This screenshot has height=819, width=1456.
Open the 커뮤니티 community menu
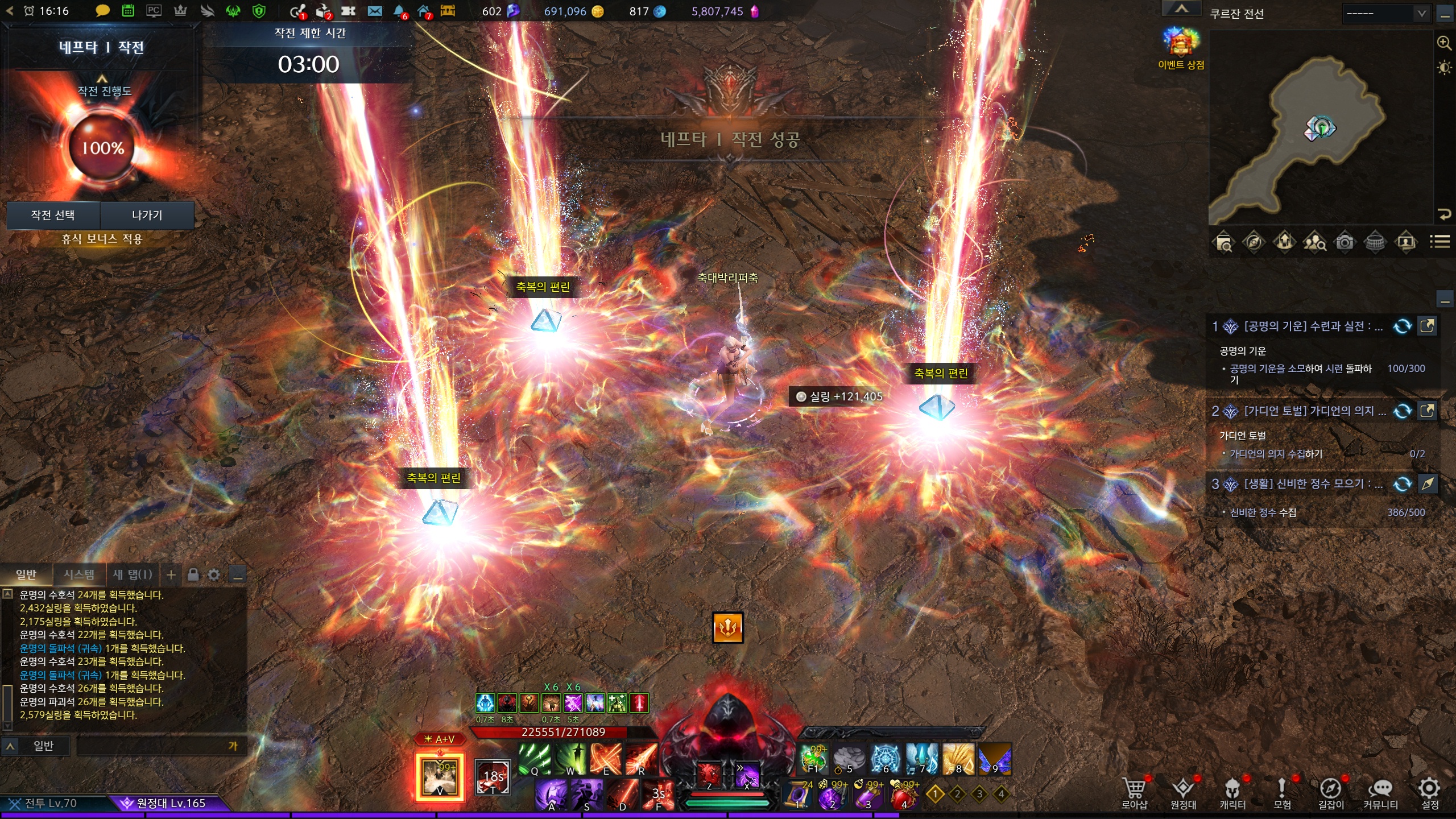pyautogui.click(x=1380, y=793)
